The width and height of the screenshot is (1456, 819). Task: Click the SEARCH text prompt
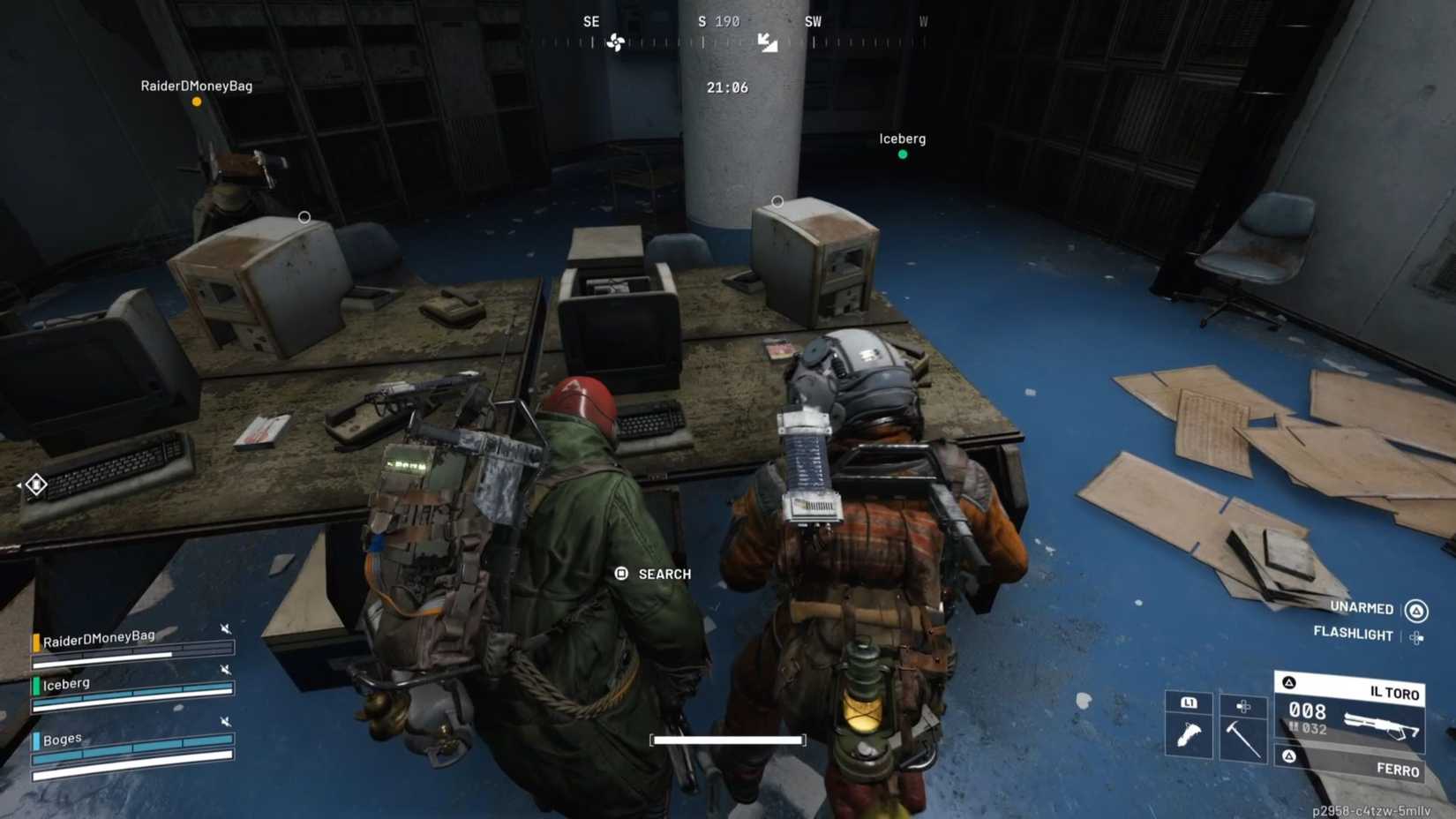(664, 574)
